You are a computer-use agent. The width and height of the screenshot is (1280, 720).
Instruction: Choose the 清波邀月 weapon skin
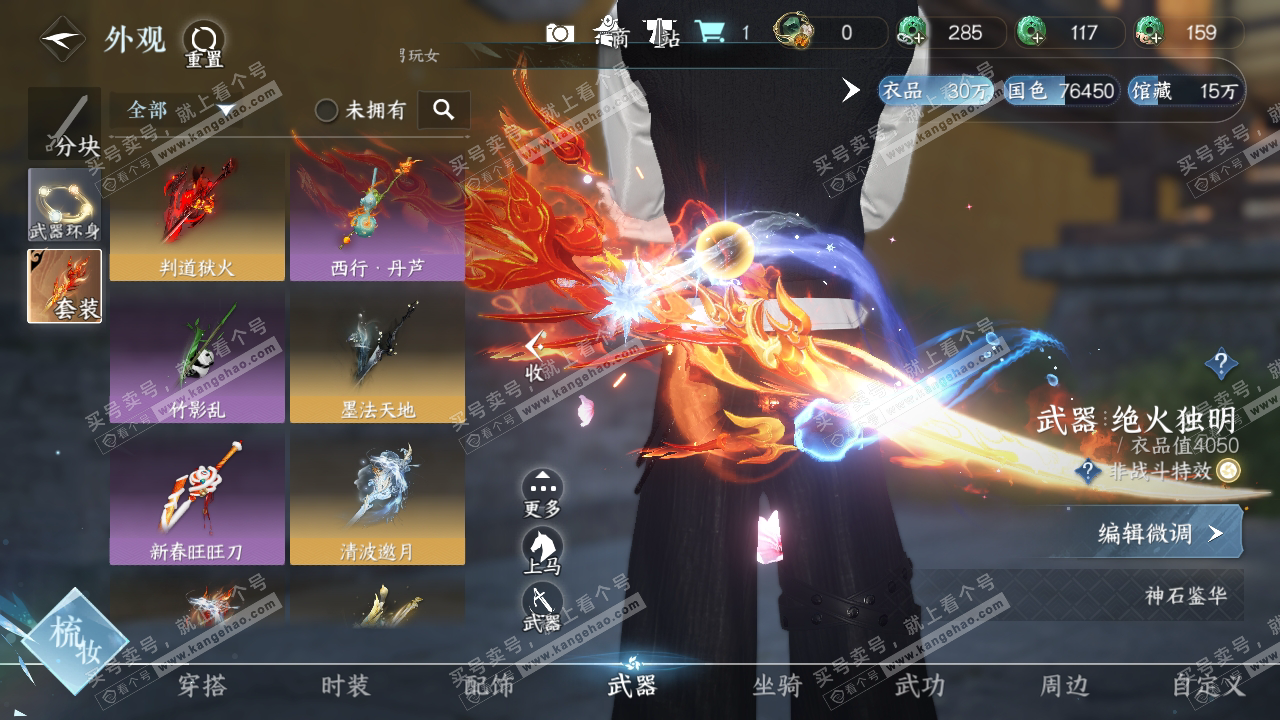(x=377, y=499)
